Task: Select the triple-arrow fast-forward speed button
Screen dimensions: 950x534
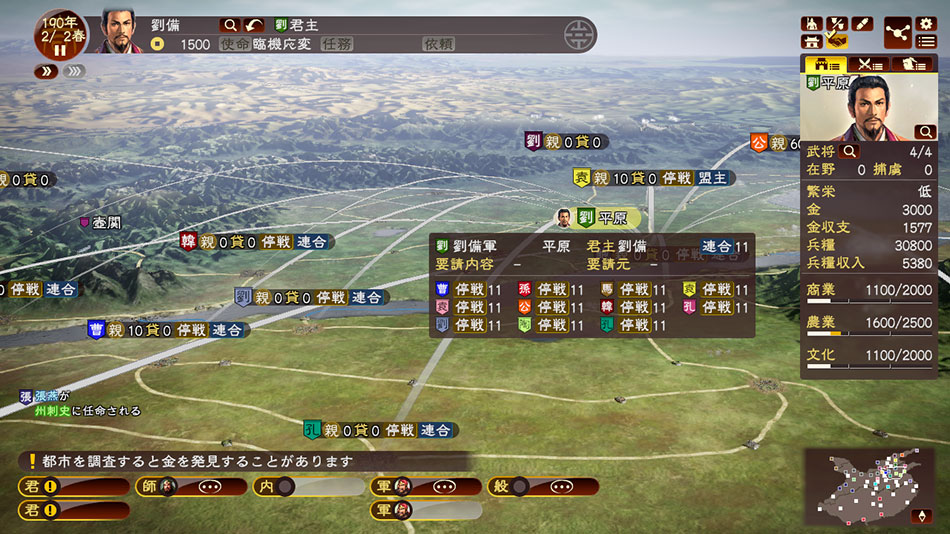Action: coord(74,71)
